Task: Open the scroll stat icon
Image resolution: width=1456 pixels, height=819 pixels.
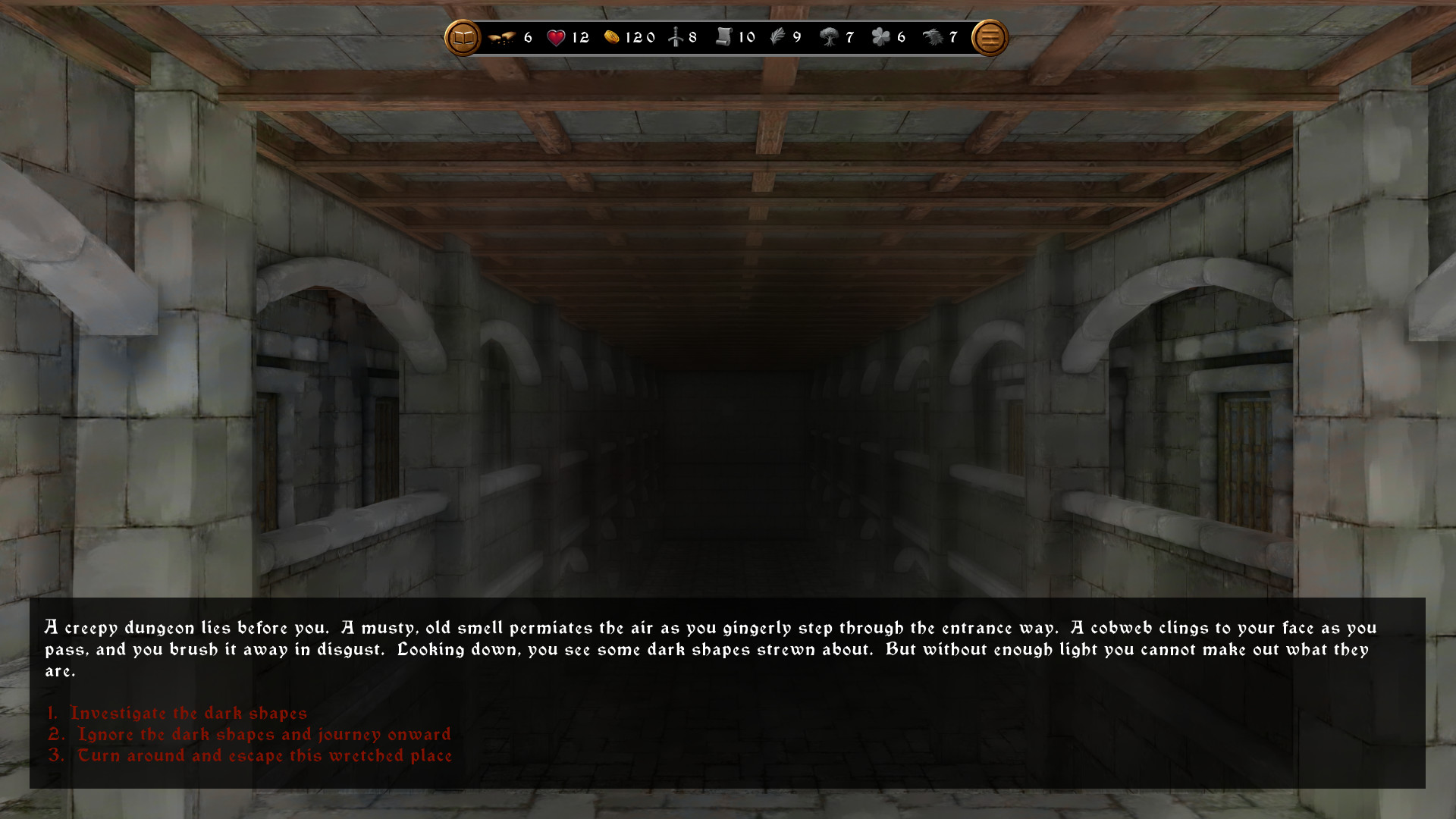Action: pos(724,36)
